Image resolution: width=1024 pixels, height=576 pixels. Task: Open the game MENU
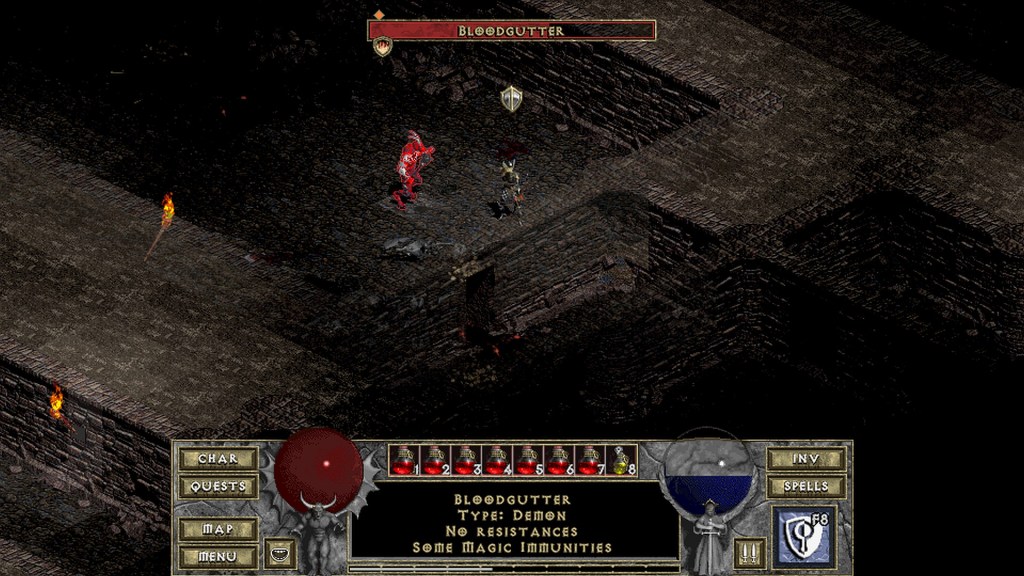pyautogui.click(x=218, y=556)
